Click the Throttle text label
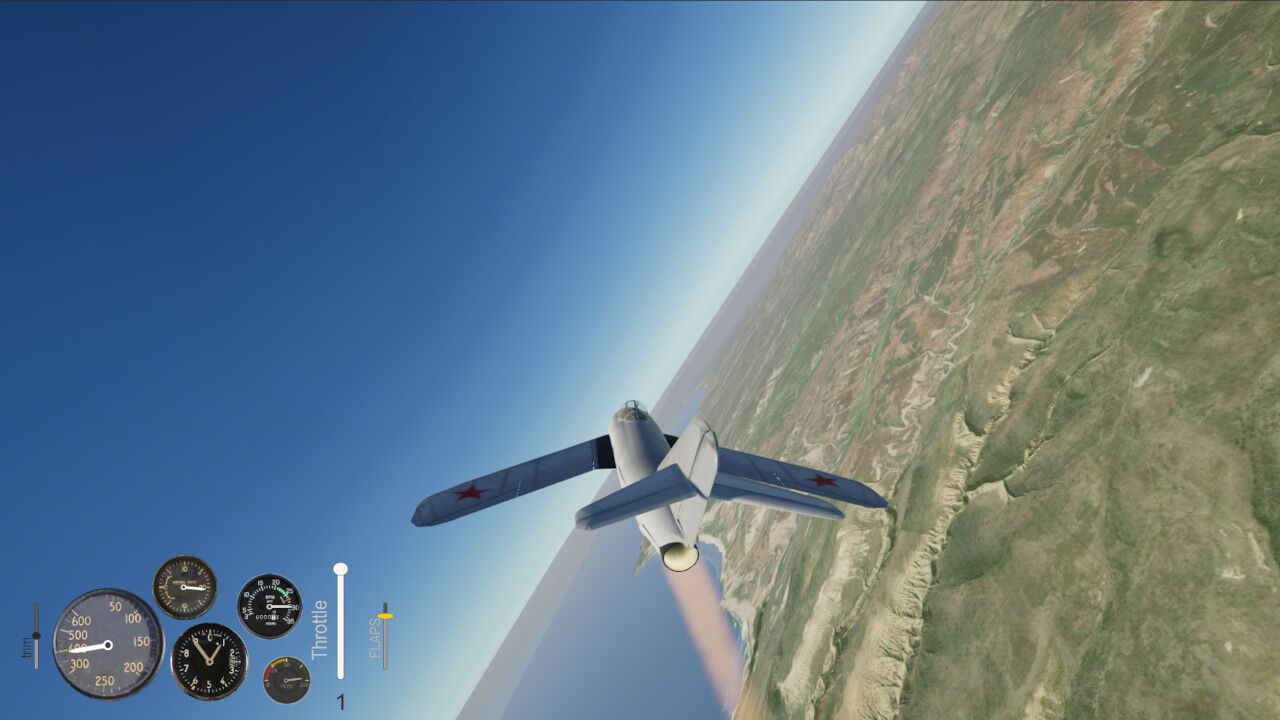This screenshot has height=720, width=1280. [318, 629]
